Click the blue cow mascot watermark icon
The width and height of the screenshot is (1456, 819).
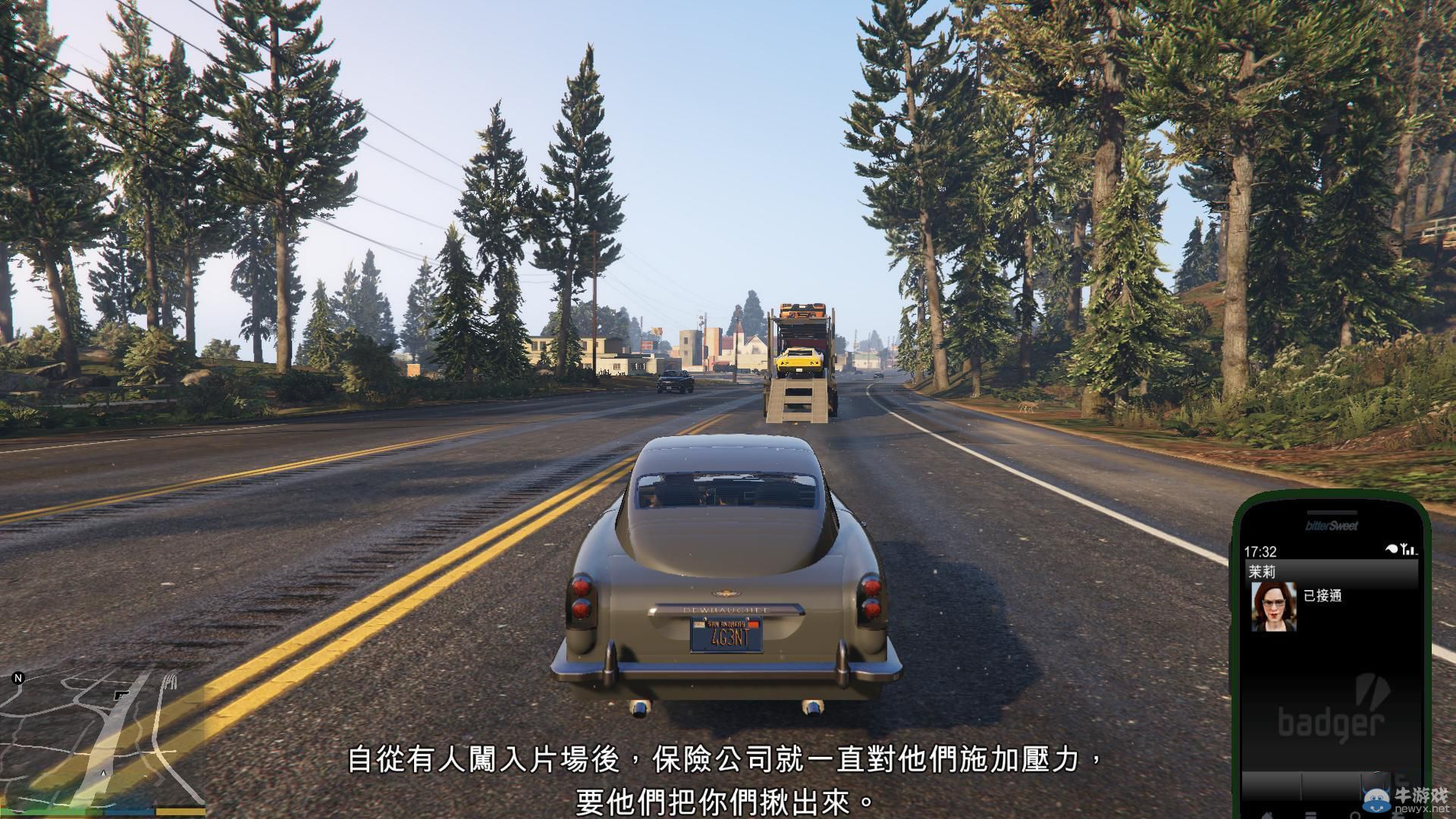coord(1376,798)
